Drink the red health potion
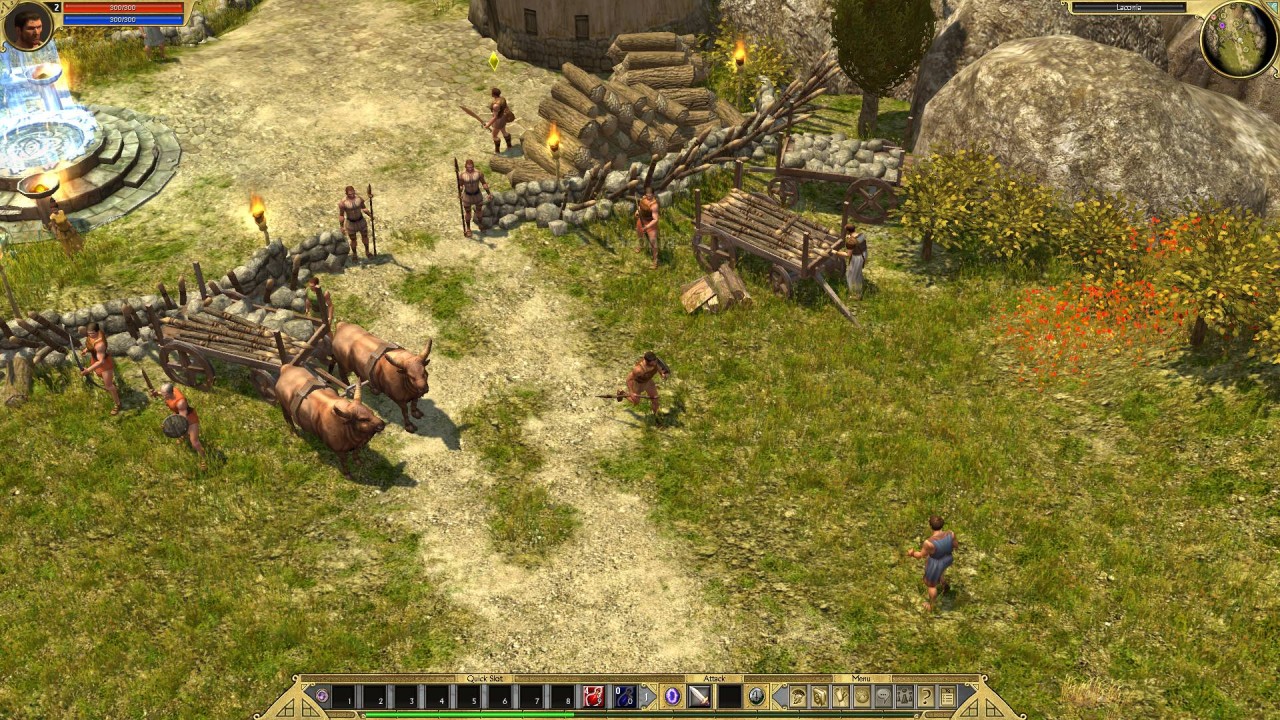Image resolution: width=1280 pixels, height=720 pixels. coord(594,697)
